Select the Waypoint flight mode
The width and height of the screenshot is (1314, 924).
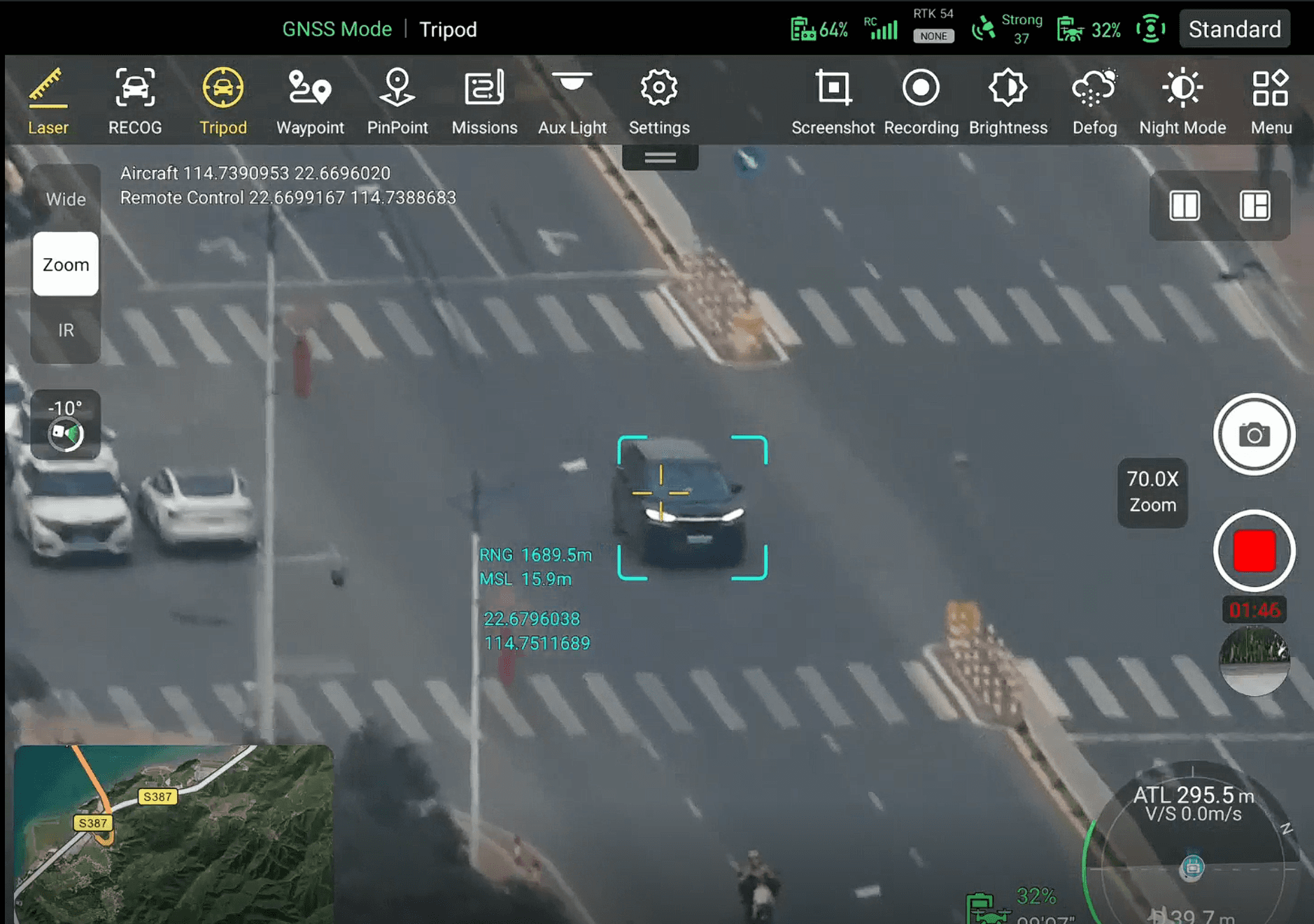(x=310, y=100)
